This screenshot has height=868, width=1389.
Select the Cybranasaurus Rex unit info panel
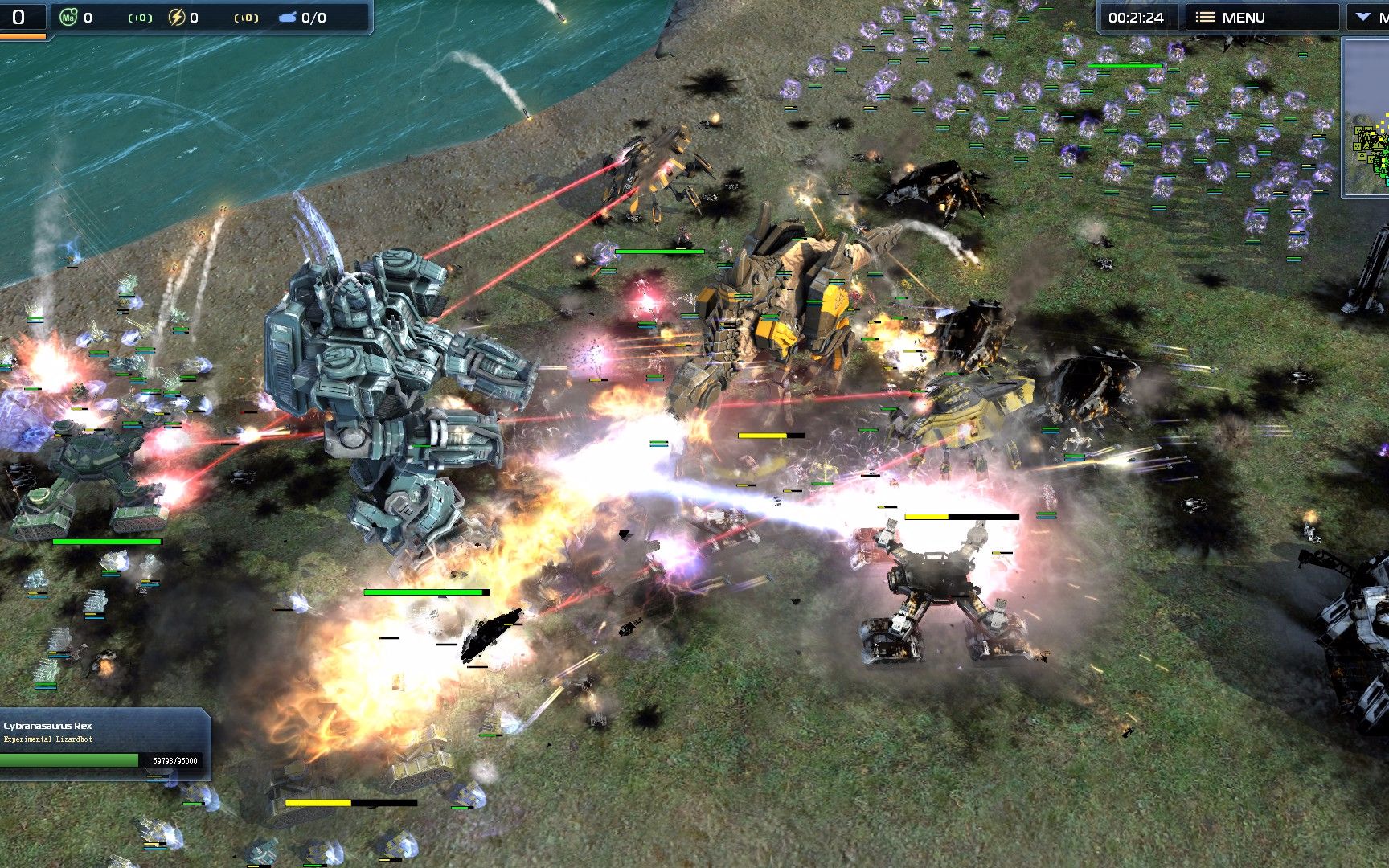coord(104,744)
